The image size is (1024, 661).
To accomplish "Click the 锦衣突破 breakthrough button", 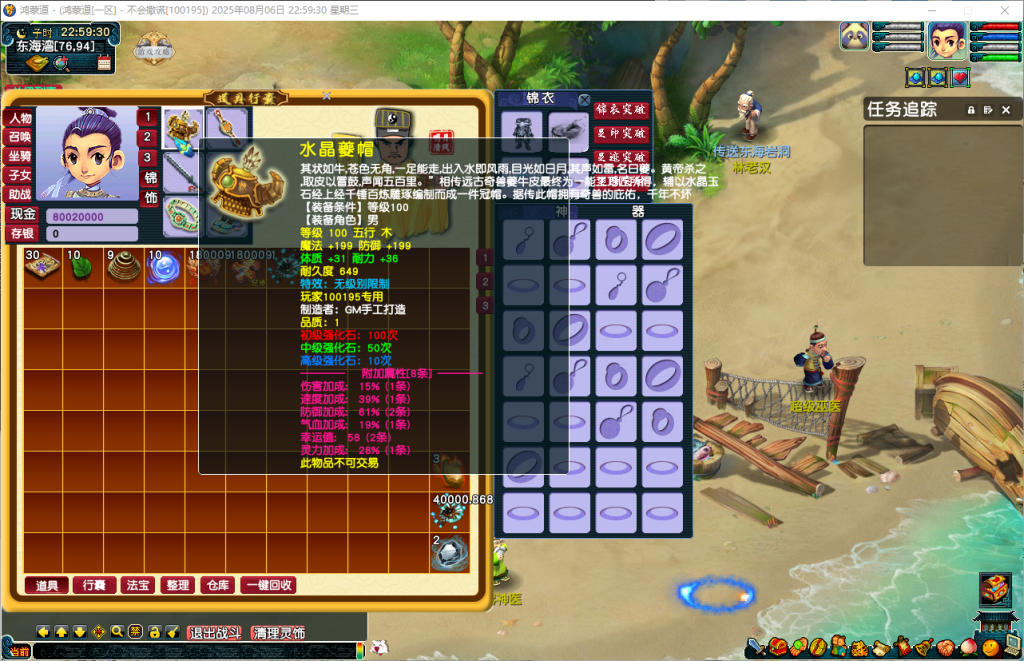I will pos(621,109).
